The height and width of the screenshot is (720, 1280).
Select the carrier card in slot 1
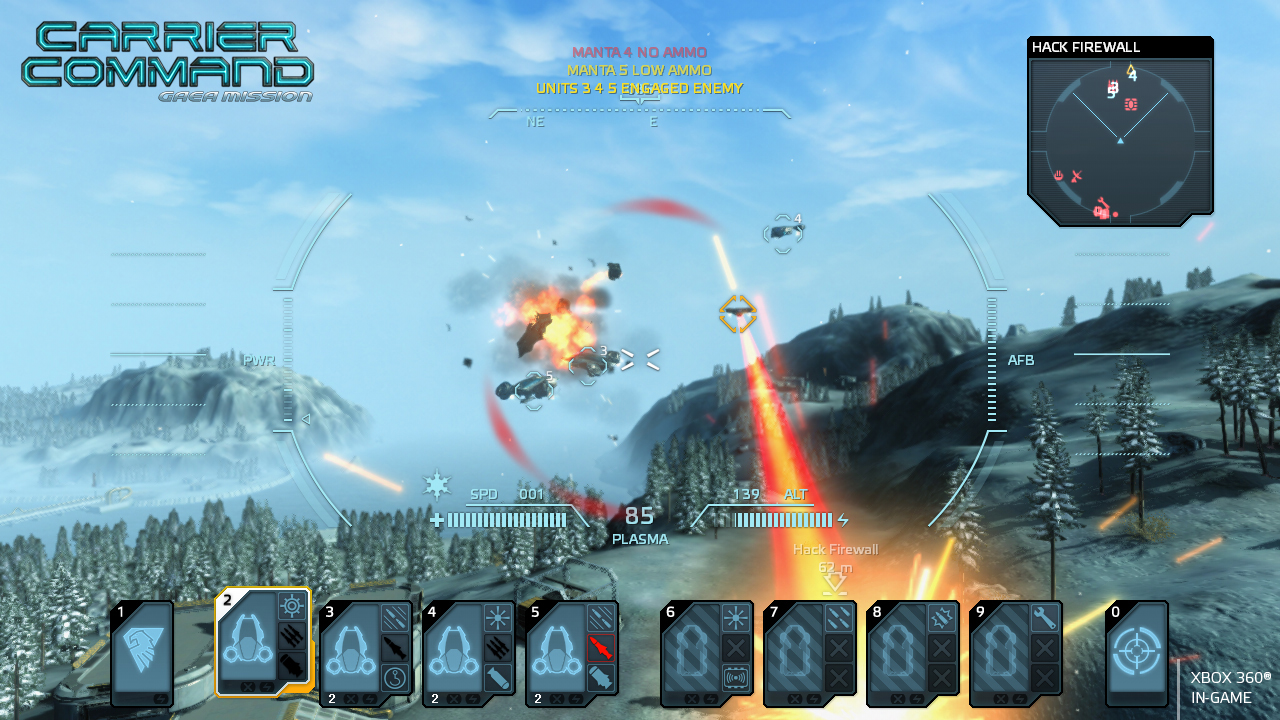tap(141, 655)
